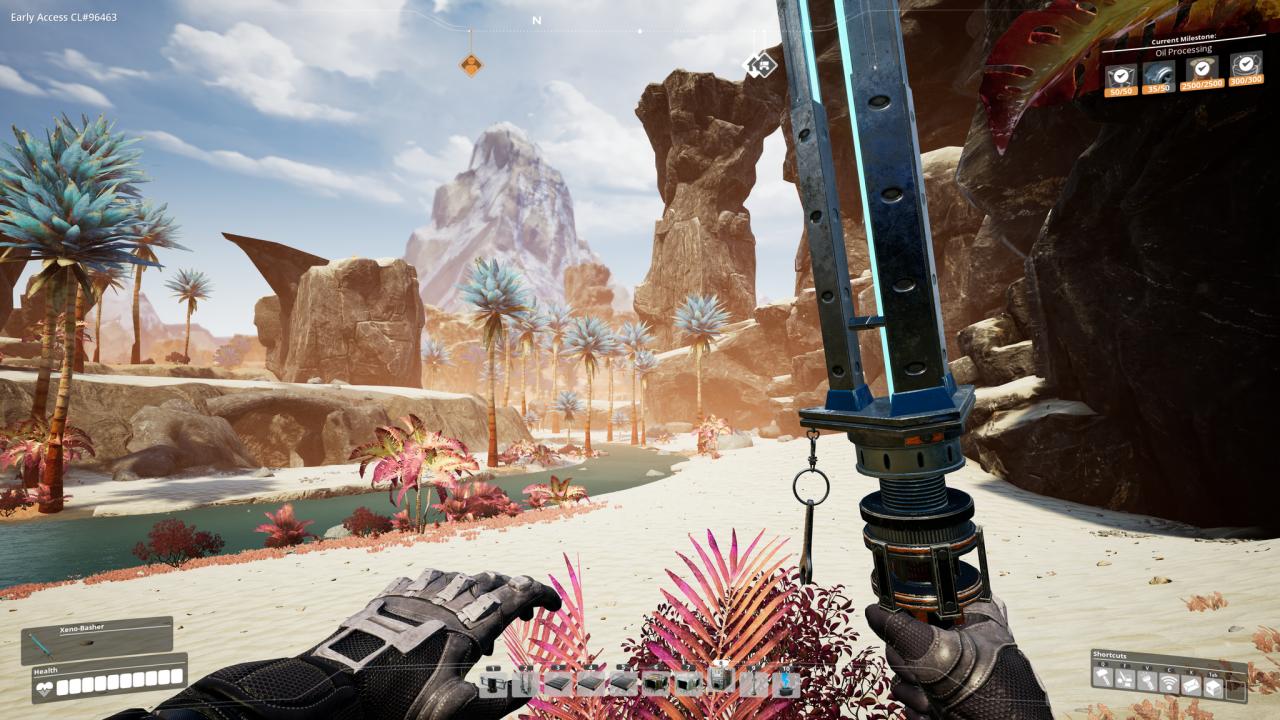This screenshot has width=1280, height=720.
Task: Click the completed 50/50 milestone item icon
Action: point(1120,74)
